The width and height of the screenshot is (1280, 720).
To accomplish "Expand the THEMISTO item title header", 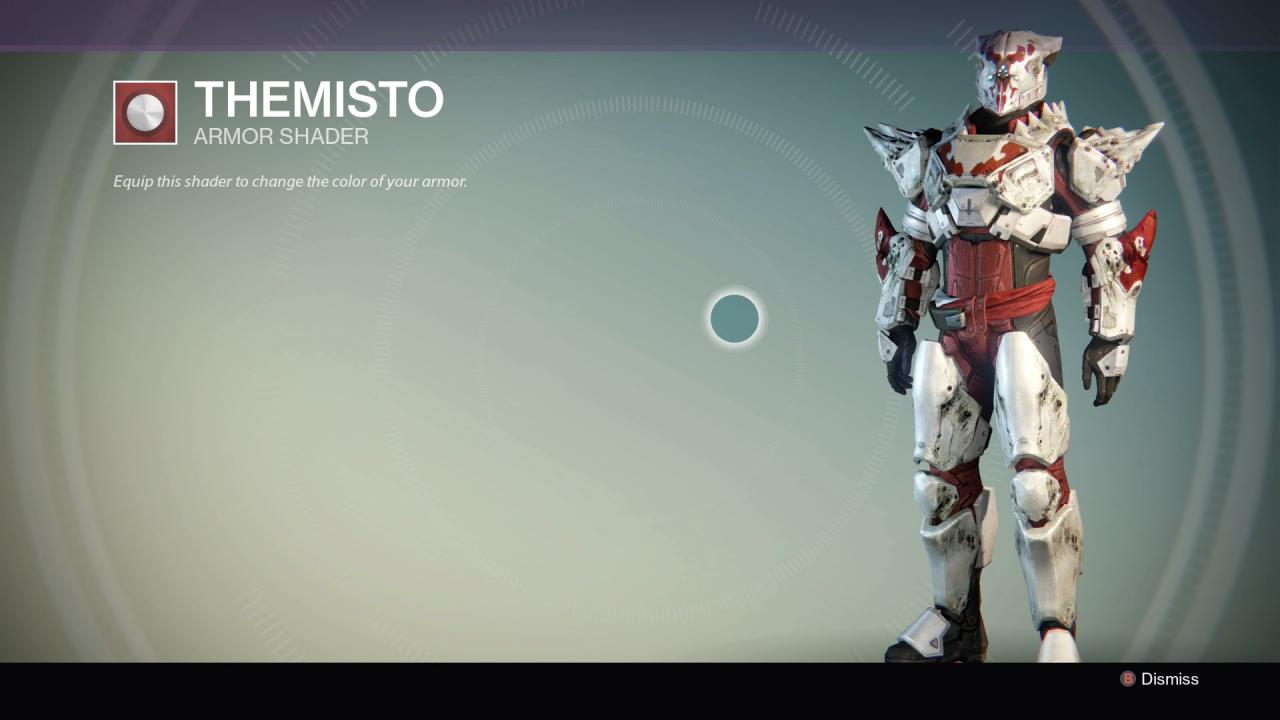I will (x=318, y=99).
